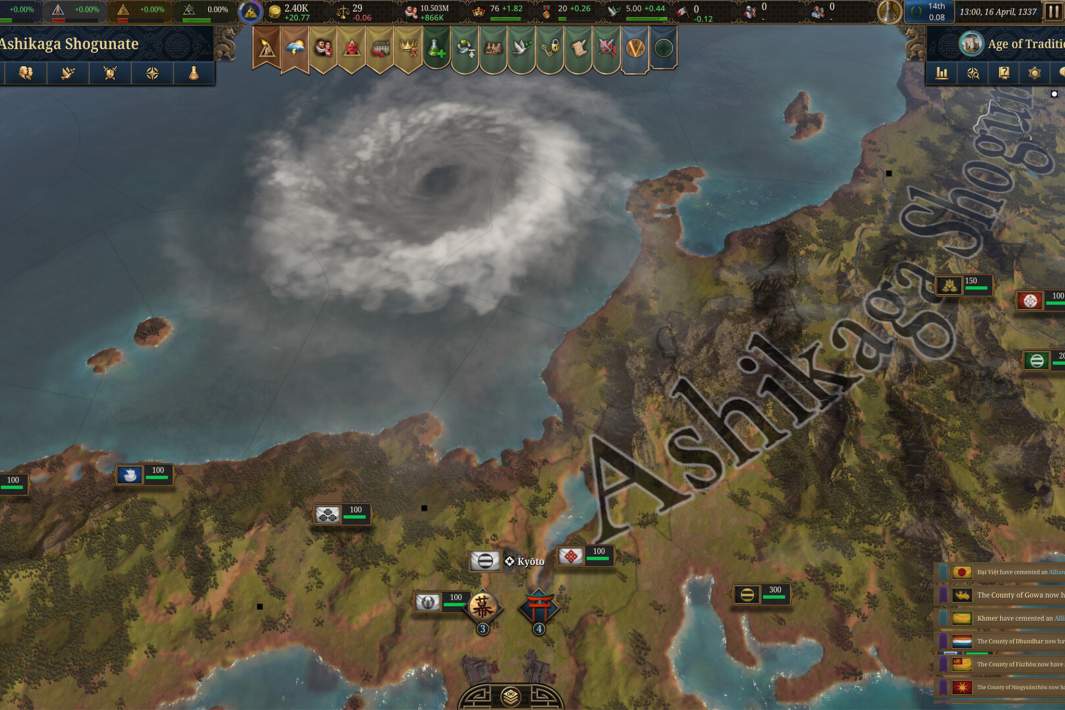Open the crown banner tab
The image size is (1065, 710).
click(407, 47)
